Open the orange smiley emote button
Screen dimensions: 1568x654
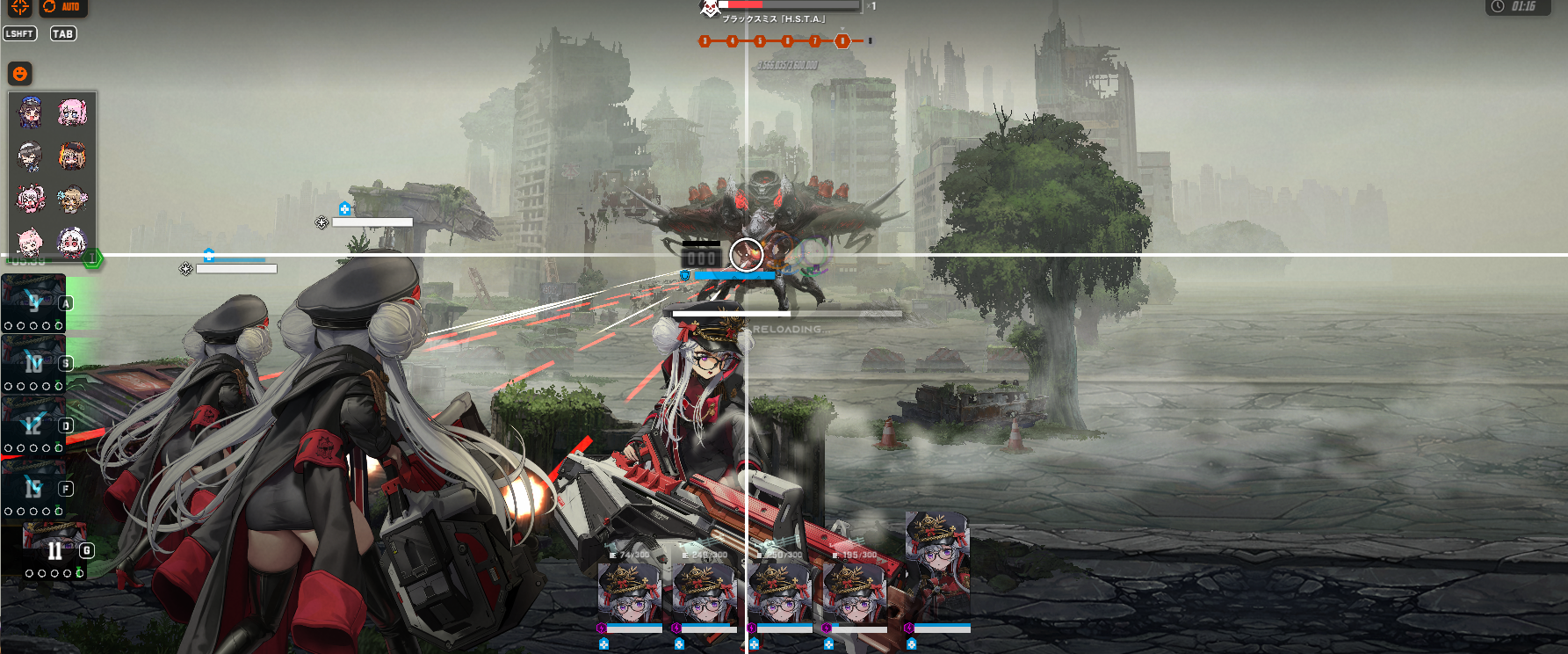click(x=19, y=73)
